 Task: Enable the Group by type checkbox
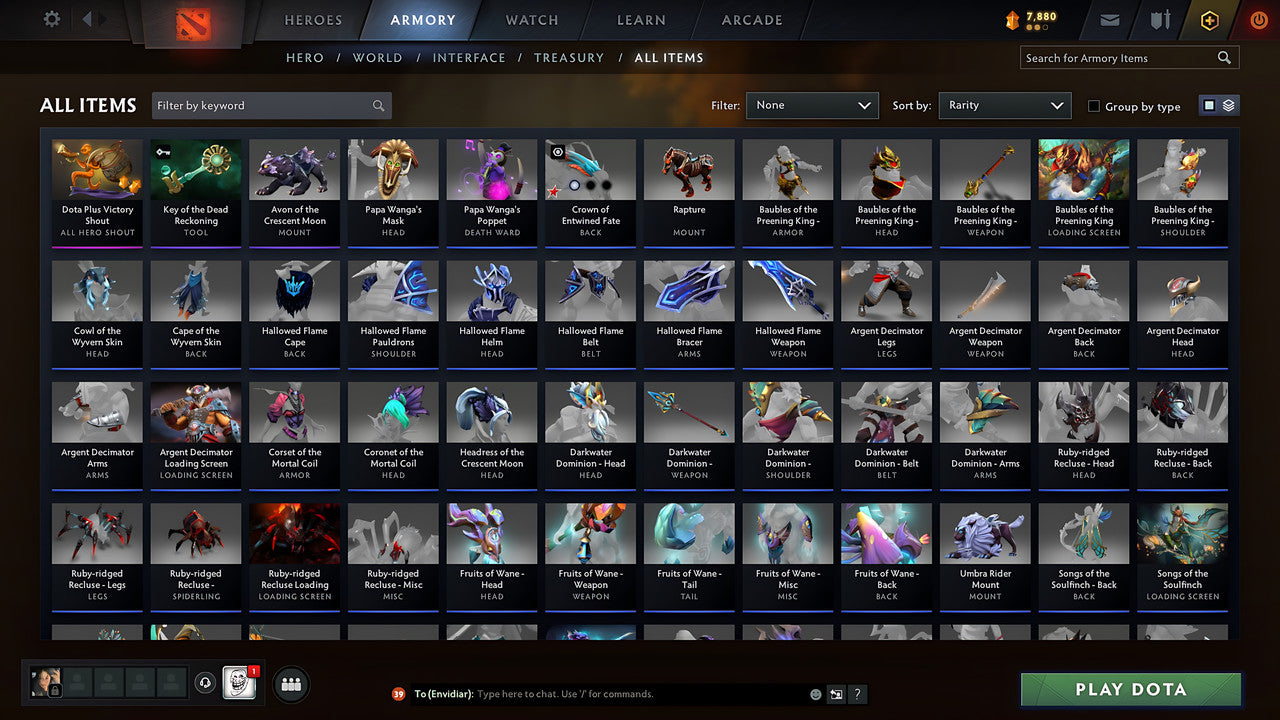1094,106
